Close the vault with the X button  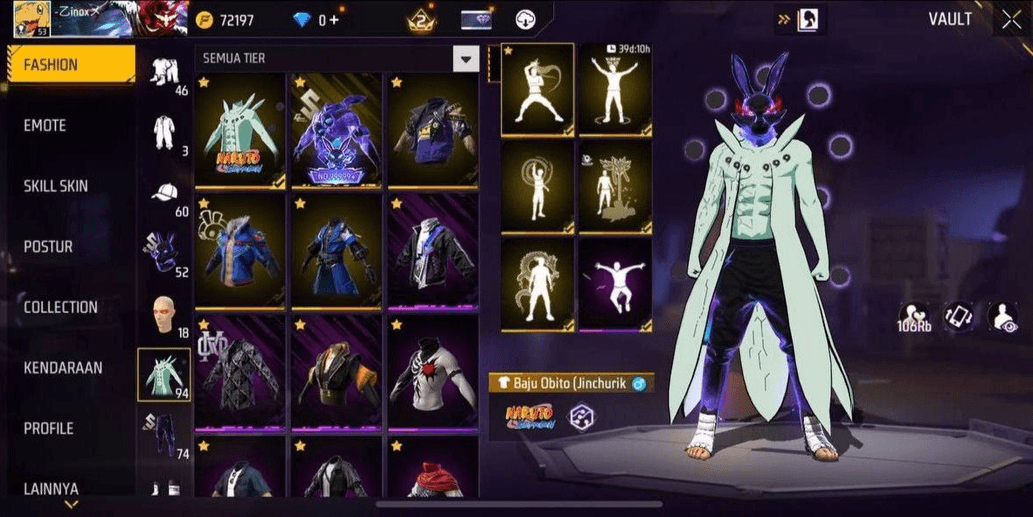[1011, 19]
